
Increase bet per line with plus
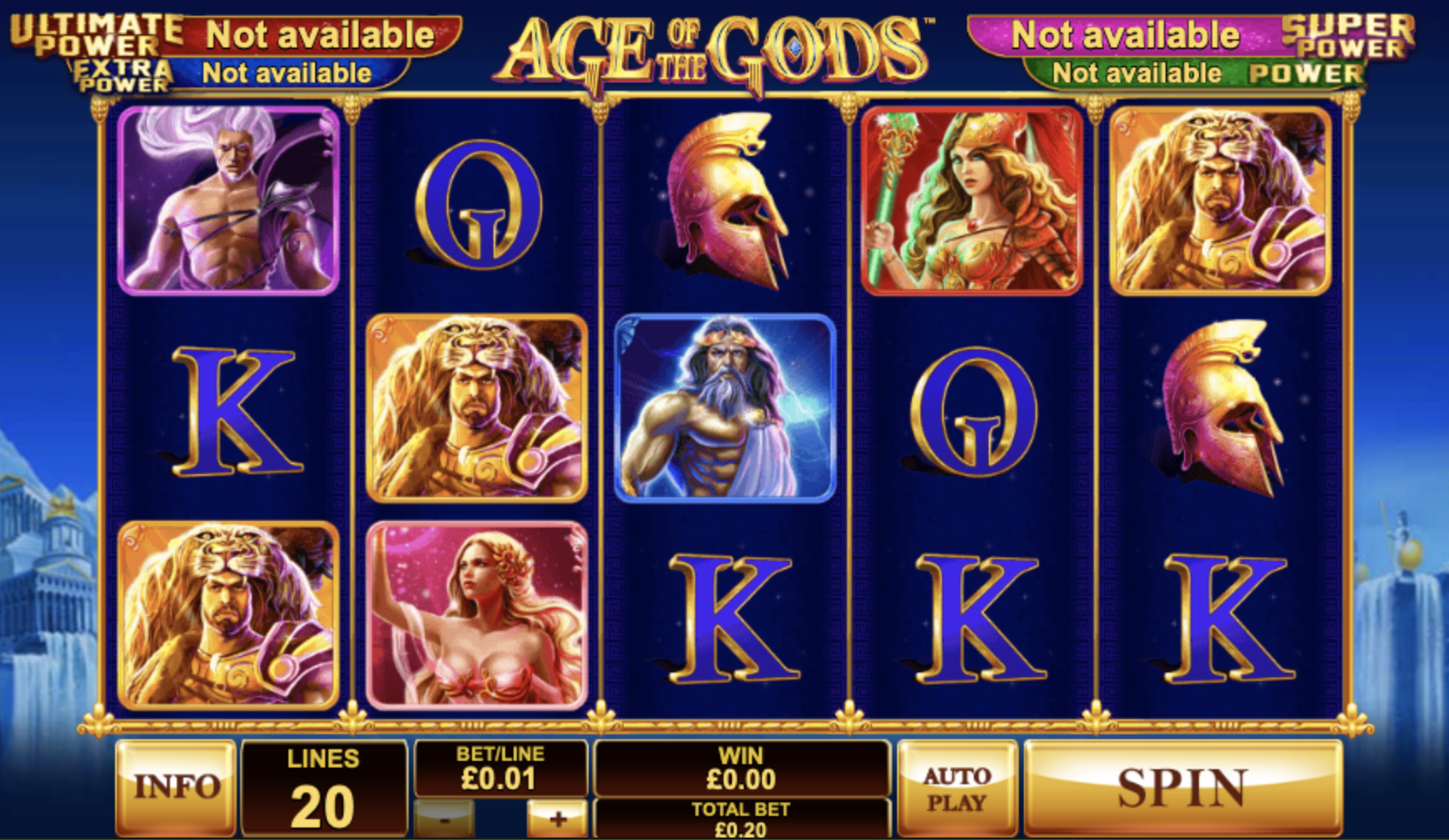coord(557,820)
